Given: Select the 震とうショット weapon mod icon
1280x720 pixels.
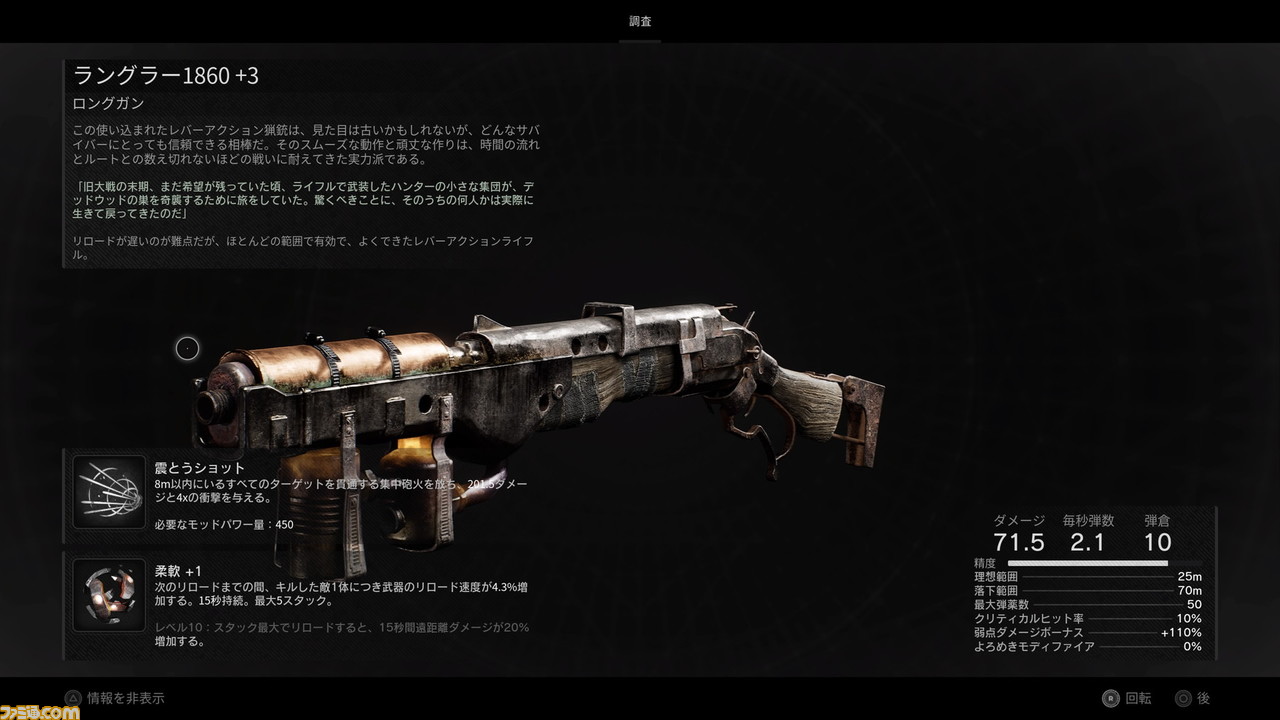Looking at the screenshot, I should pos(109,492).
